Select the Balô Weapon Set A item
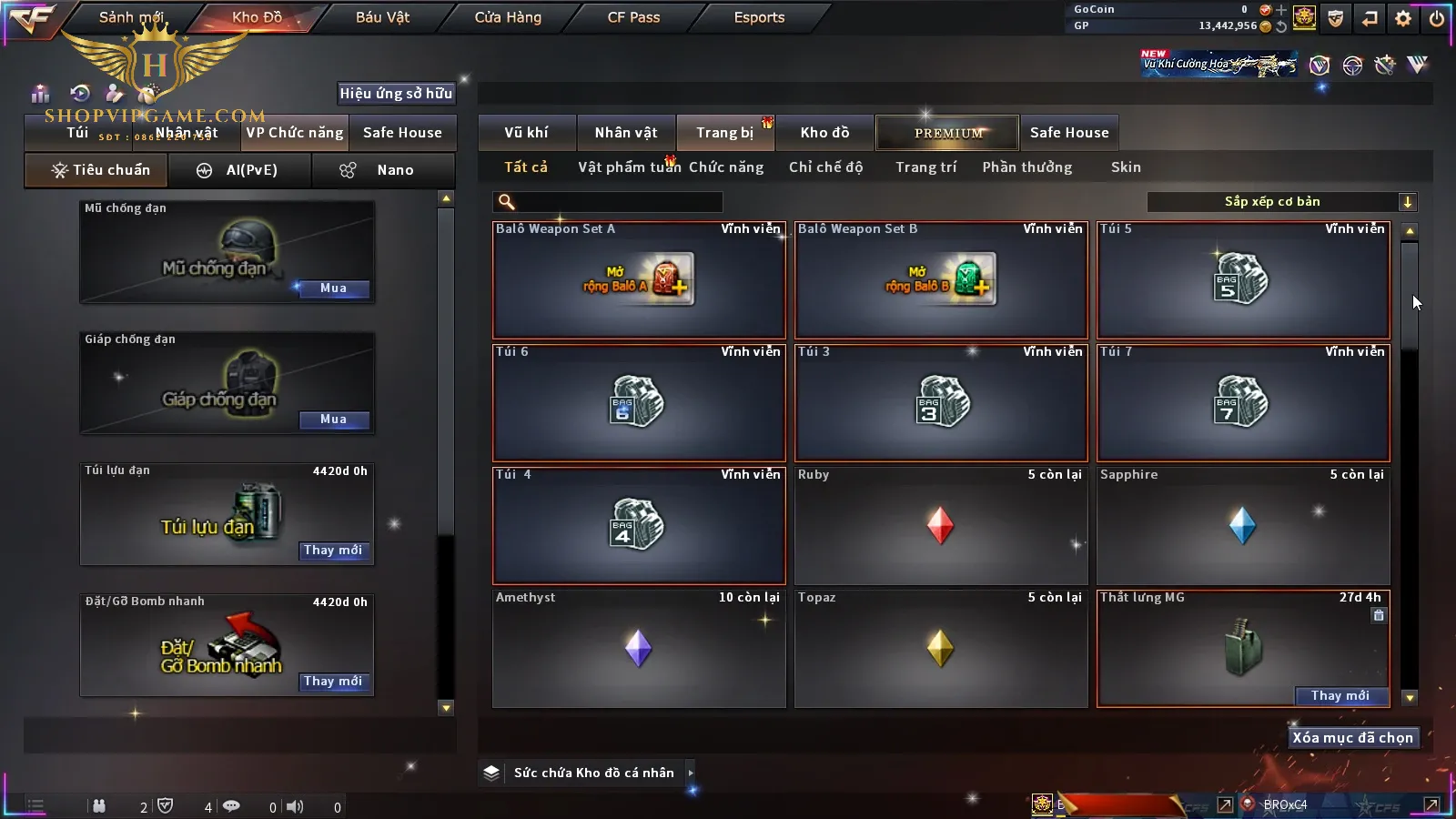Image resolution: width=1456 pixels, height=819 pixels. click(x=639, y=280)
